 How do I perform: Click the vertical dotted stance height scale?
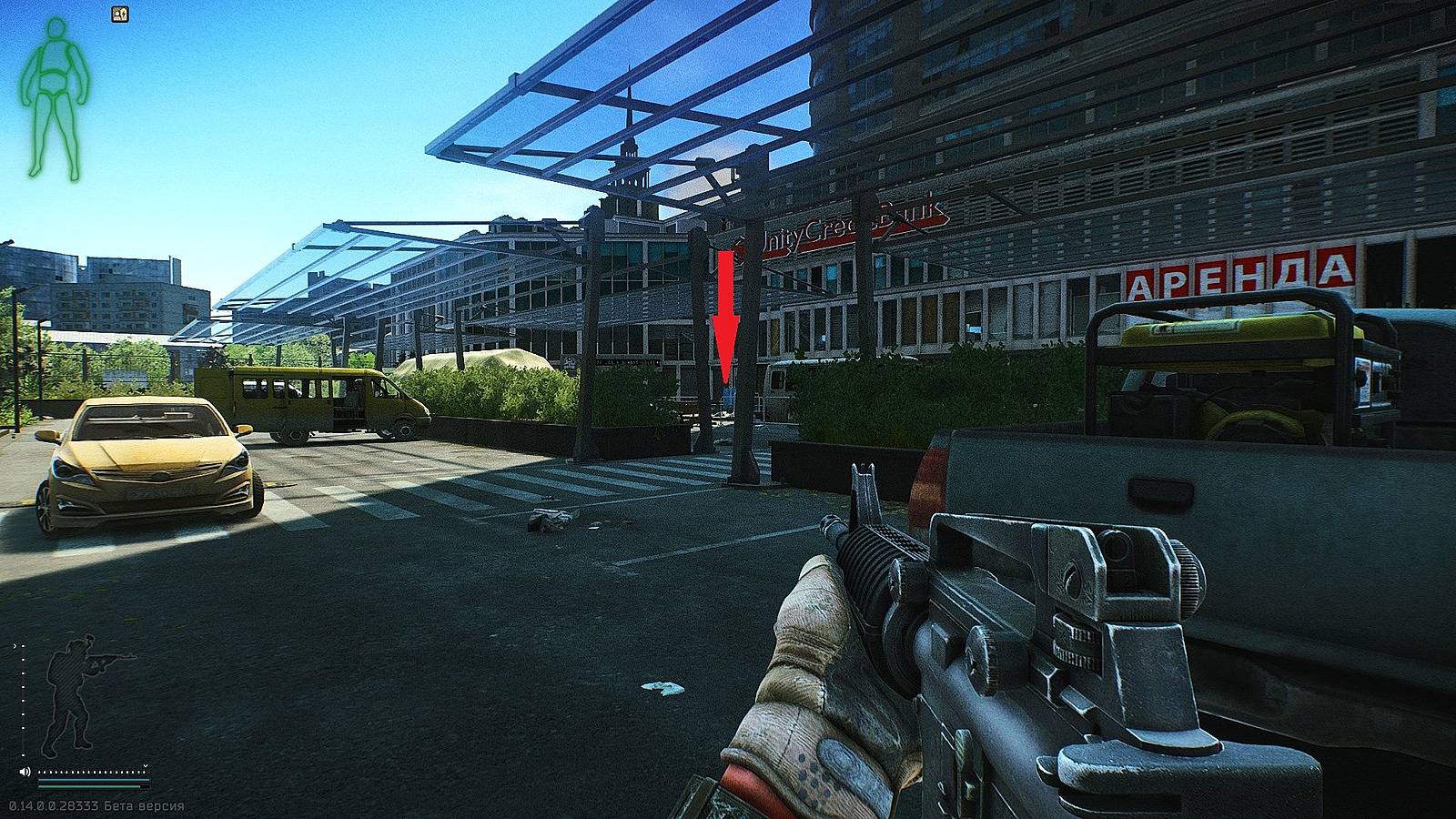pyautogui.click(x=22, y=701)
